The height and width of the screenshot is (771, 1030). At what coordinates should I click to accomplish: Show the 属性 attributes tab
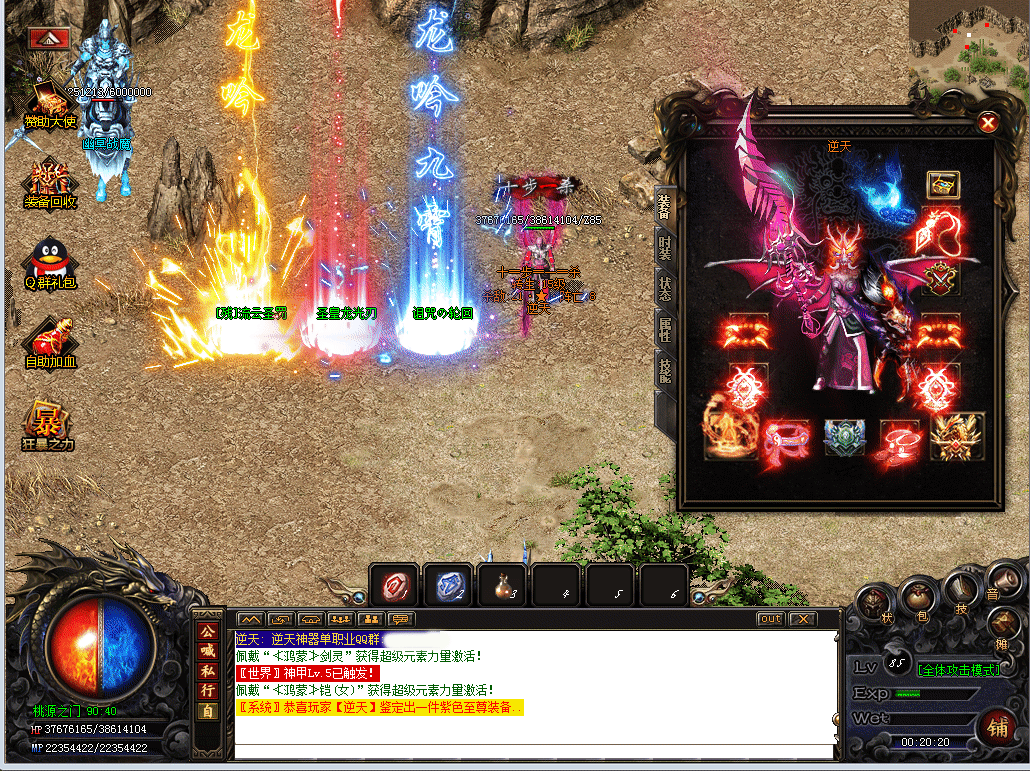coord(665,330)
